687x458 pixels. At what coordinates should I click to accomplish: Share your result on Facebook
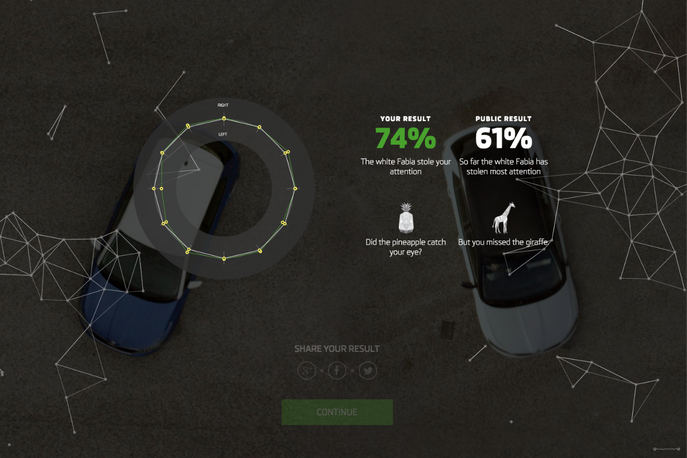pos(337,370)
